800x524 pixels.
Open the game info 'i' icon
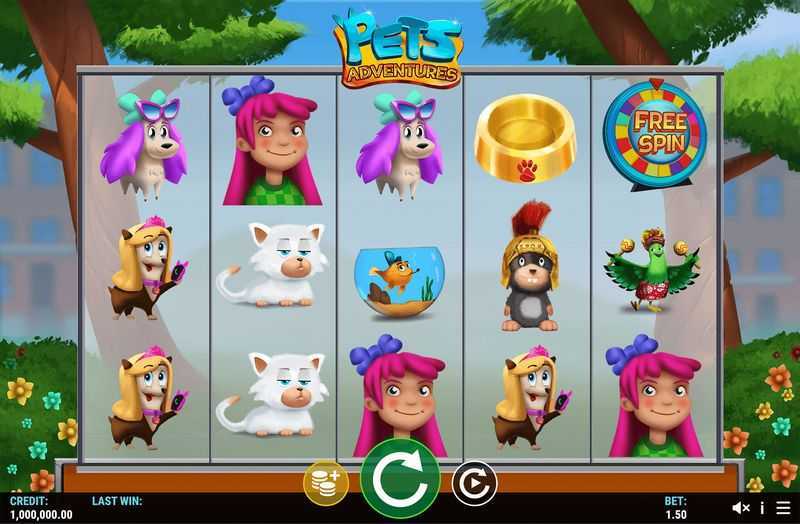click(762, 508)
